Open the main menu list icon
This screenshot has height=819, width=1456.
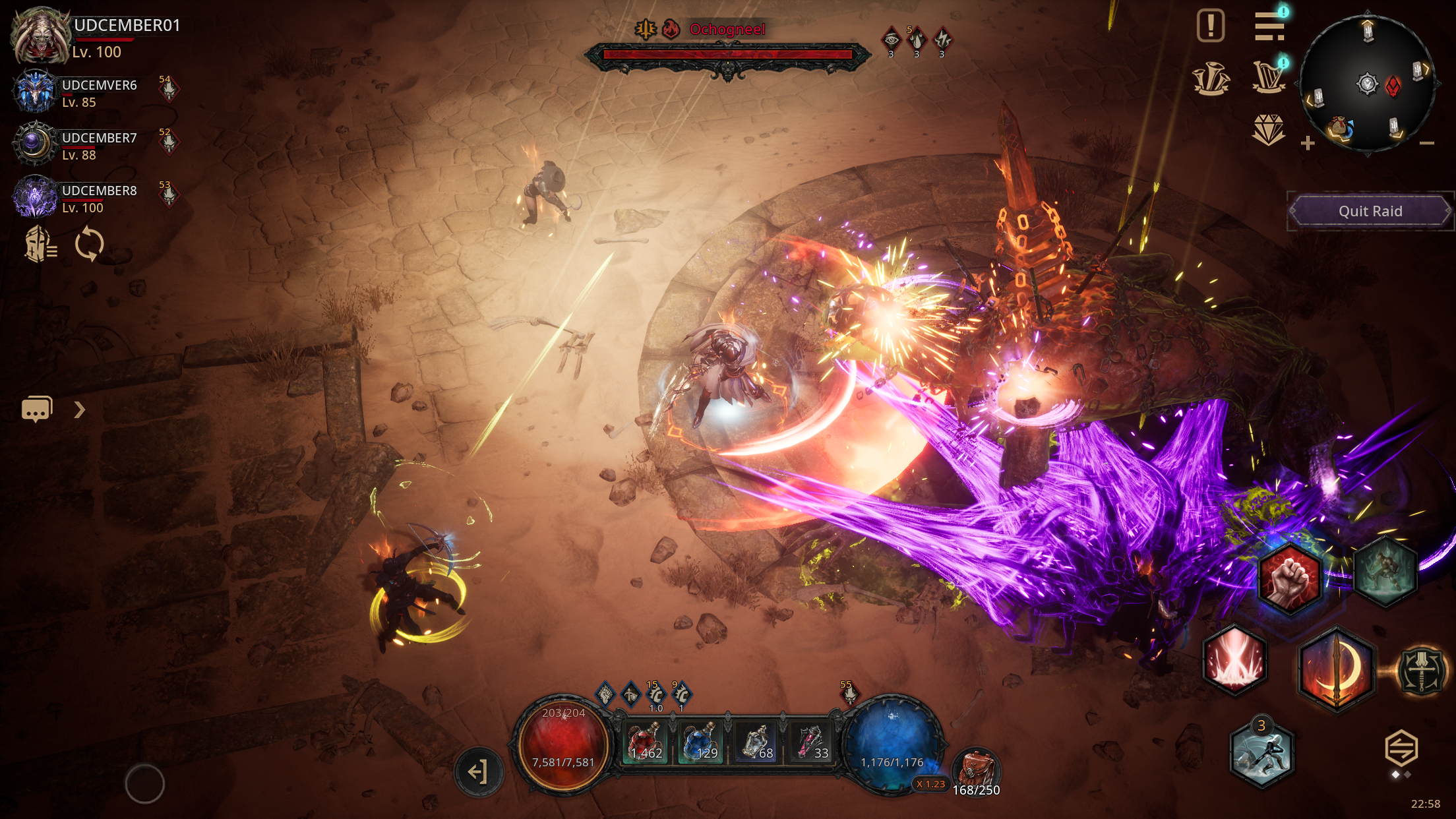point(1269,26)
